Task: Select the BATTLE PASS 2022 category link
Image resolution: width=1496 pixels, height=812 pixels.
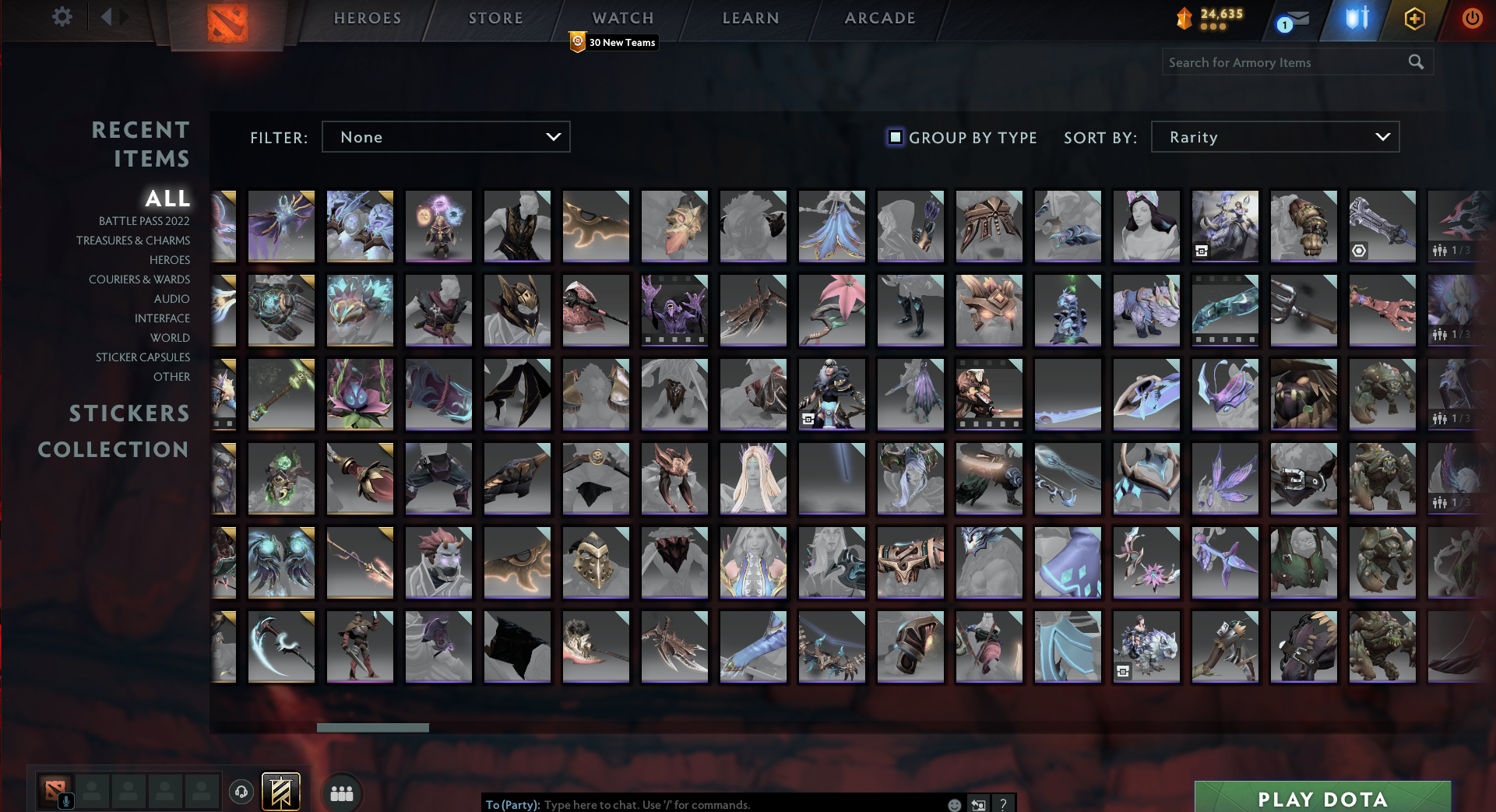Action: tap(143, 221)
